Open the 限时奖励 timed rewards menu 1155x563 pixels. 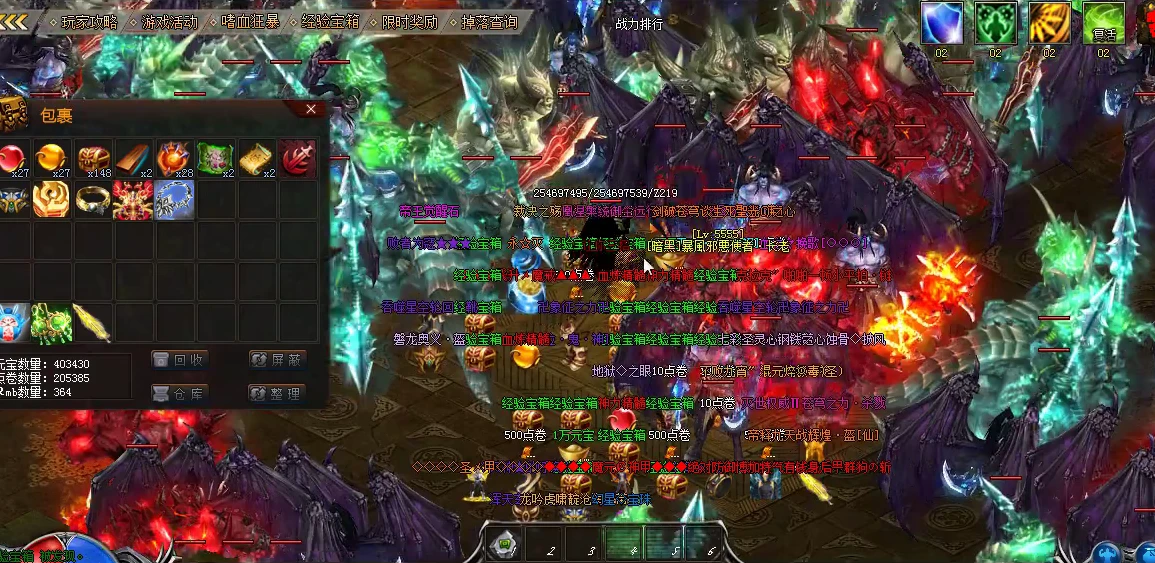click(409, 21)
